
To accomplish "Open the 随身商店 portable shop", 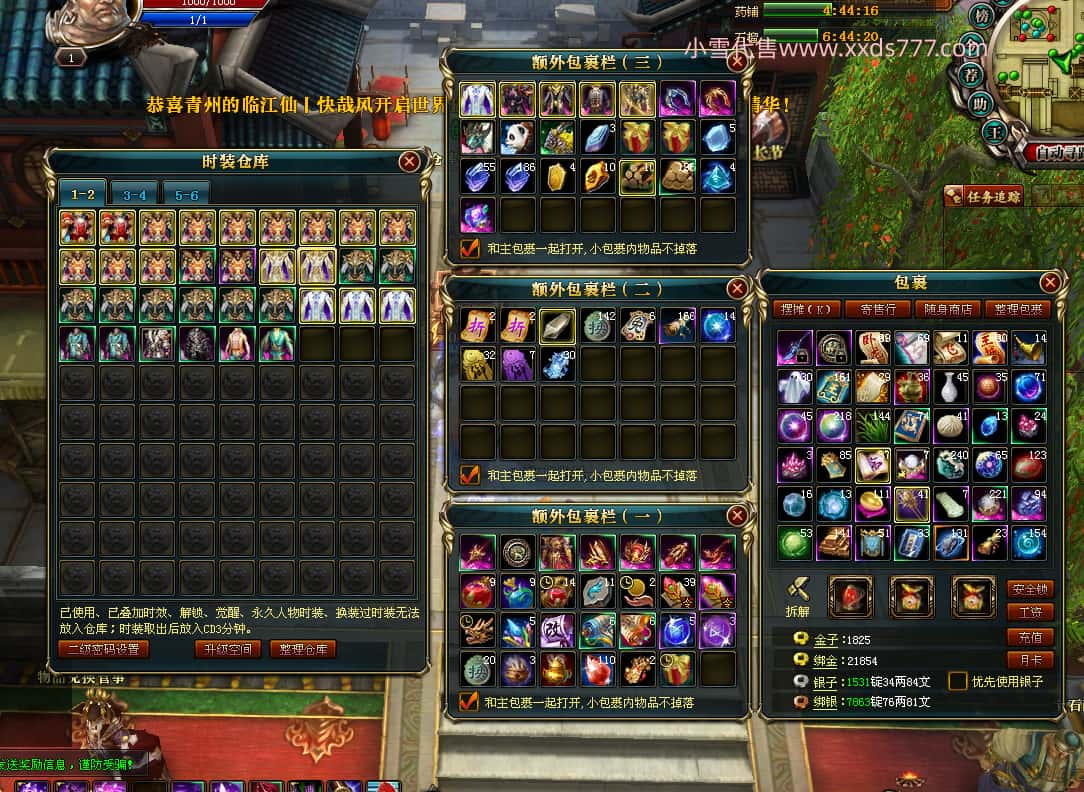I will point(946,309).
